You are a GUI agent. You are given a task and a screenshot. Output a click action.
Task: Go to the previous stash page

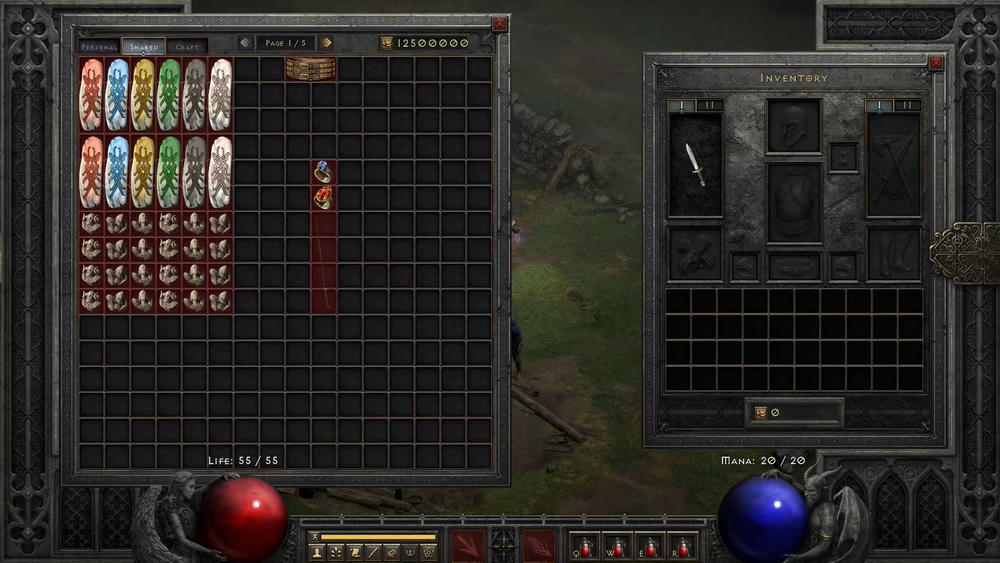[245, 43]
